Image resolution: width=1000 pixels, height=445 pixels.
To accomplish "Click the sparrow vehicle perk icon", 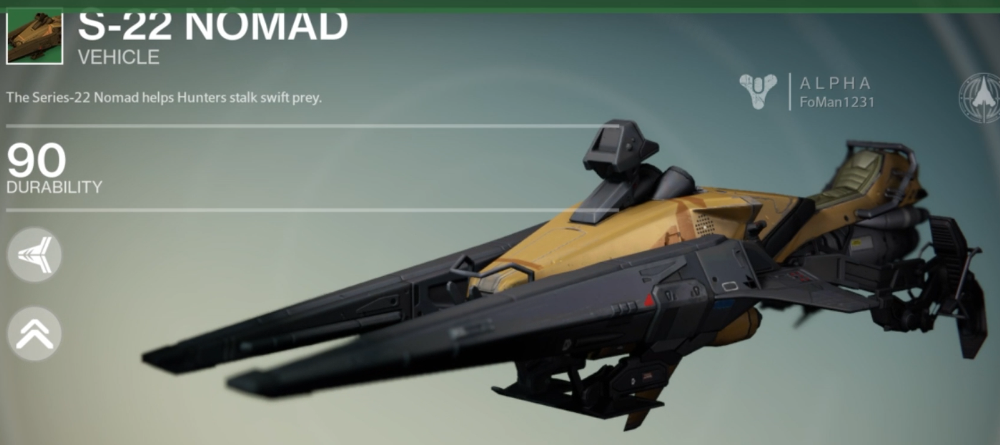I will (x=34, y=255).
